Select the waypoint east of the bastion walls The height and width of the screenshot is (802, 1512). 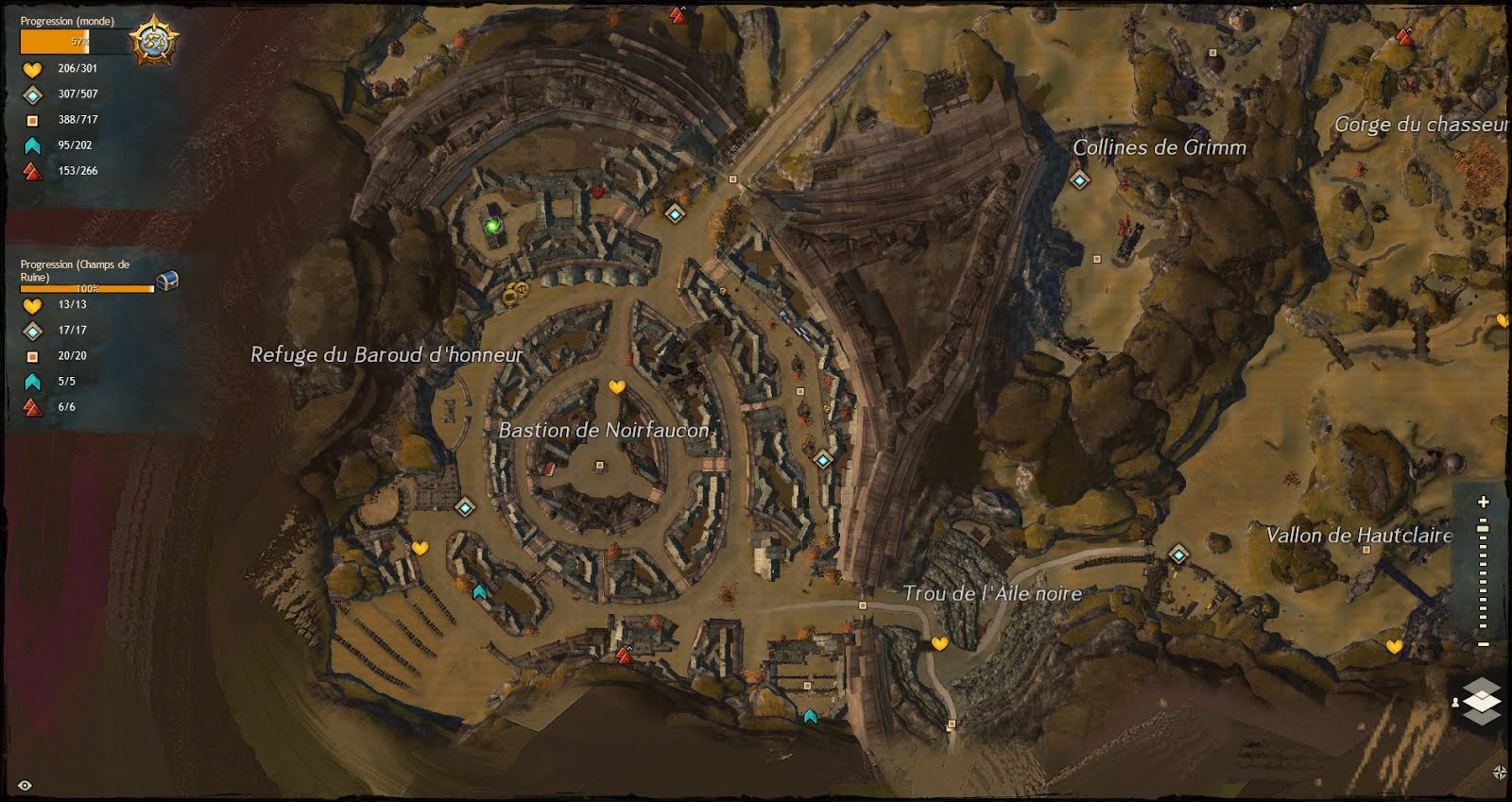821,458
